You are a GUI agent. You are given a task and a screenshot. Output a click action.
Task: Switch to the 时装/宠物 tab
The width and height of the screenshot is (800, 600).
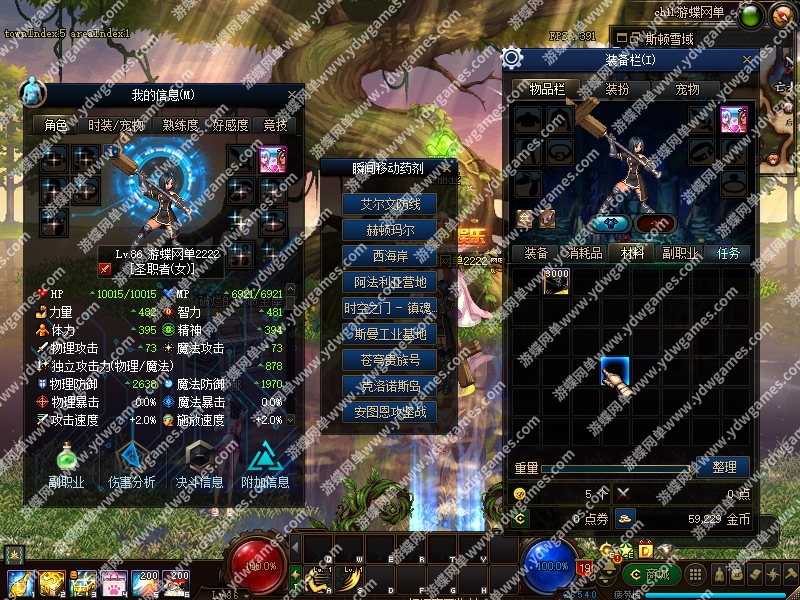116,126
